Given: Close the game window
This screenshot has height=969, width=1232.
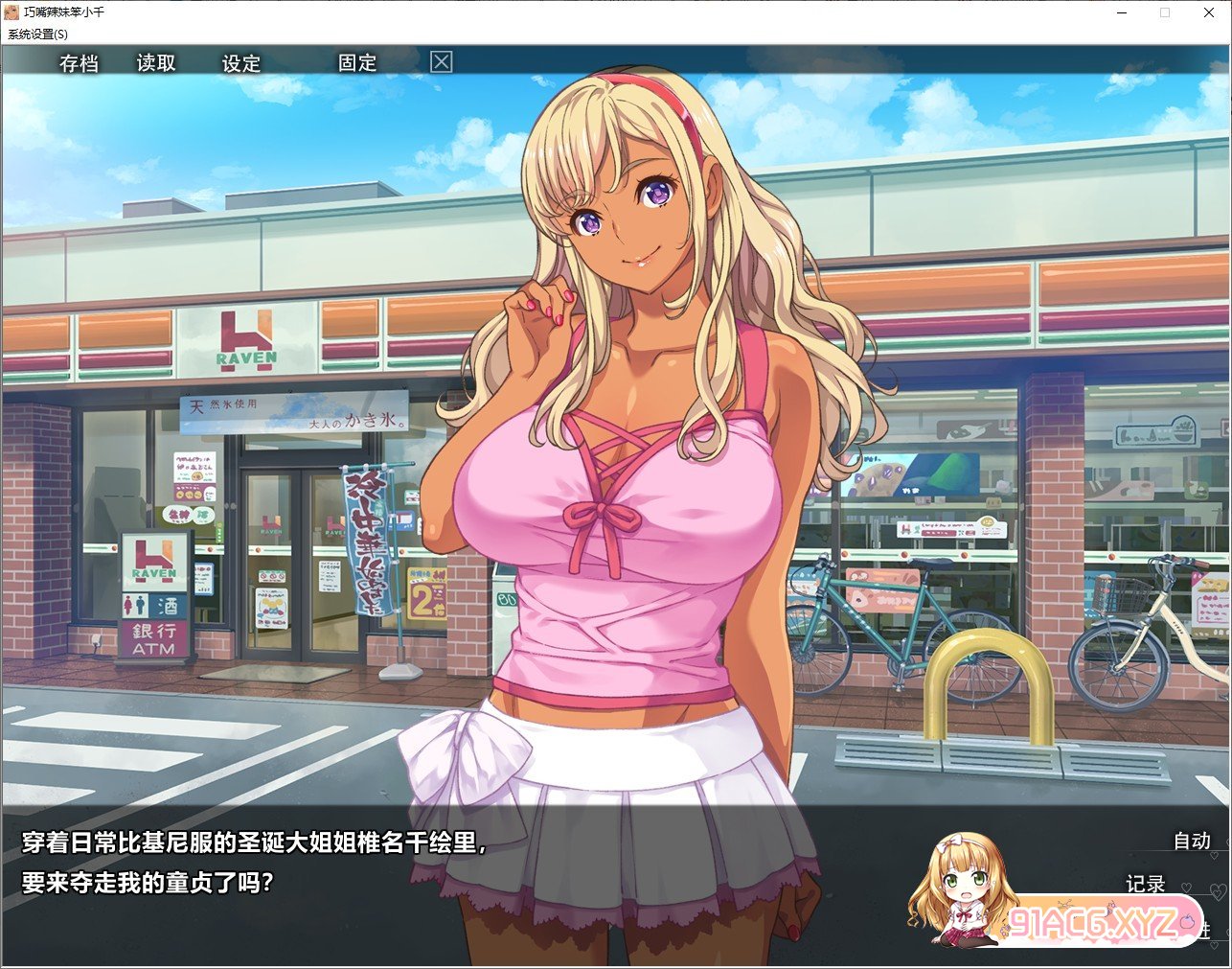Looking at the screenshot, I should click(1209, 12).
